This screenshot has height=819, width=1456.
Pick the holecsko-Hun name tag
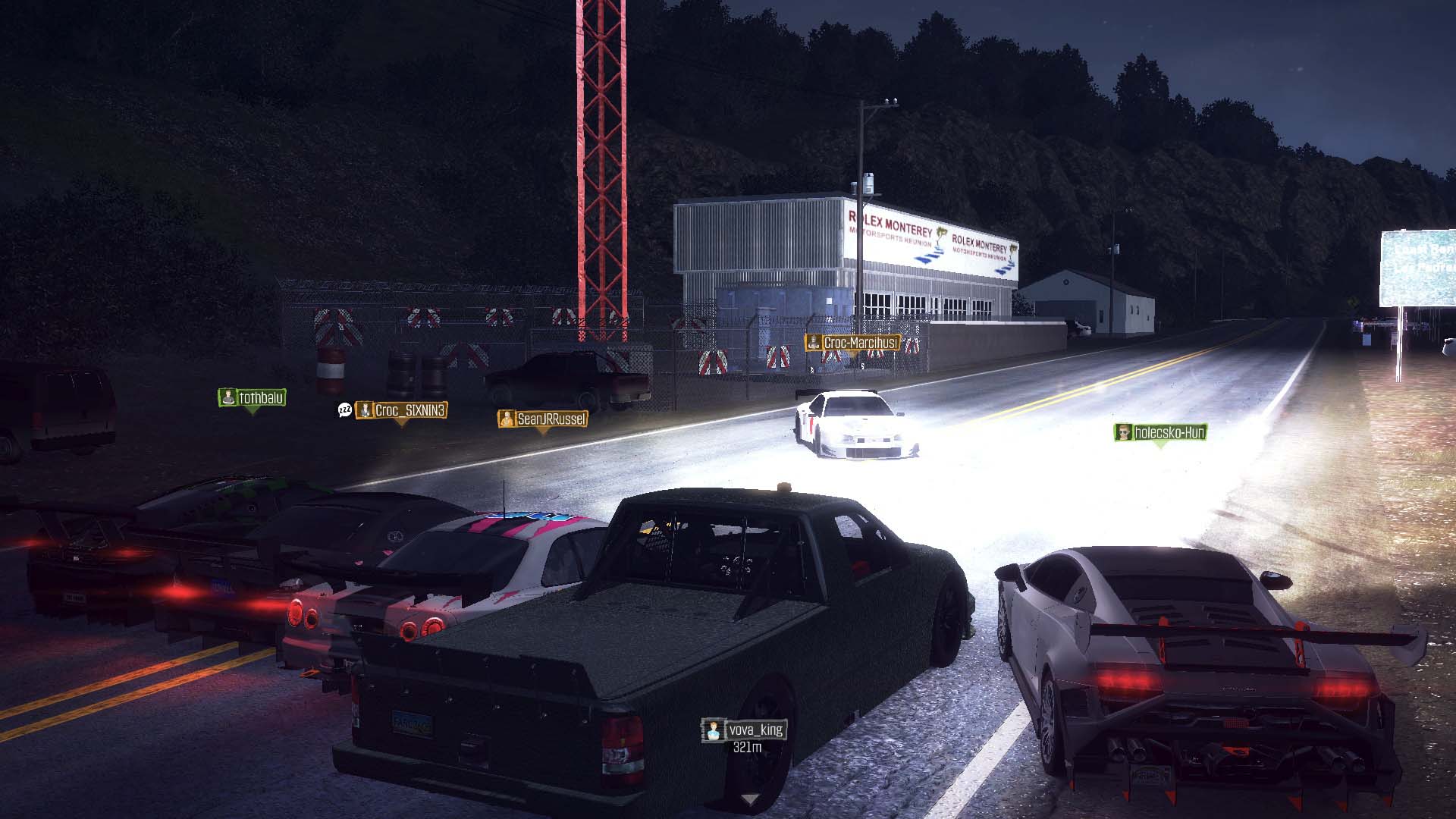1160,432
